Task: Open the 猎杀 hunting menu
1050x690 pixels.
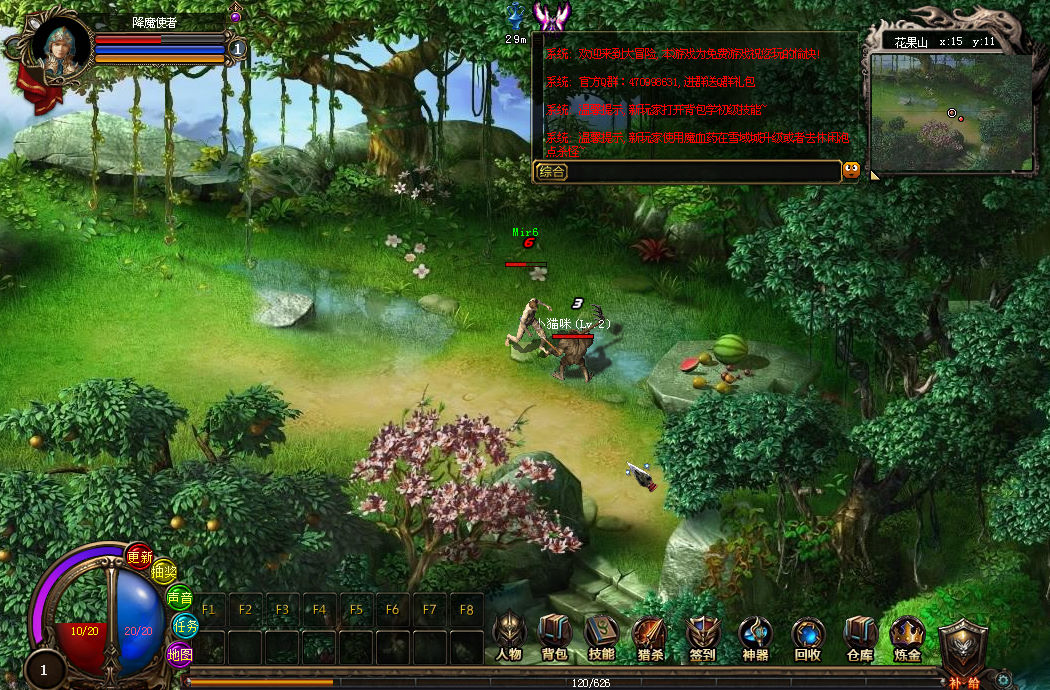Action: 649,634
